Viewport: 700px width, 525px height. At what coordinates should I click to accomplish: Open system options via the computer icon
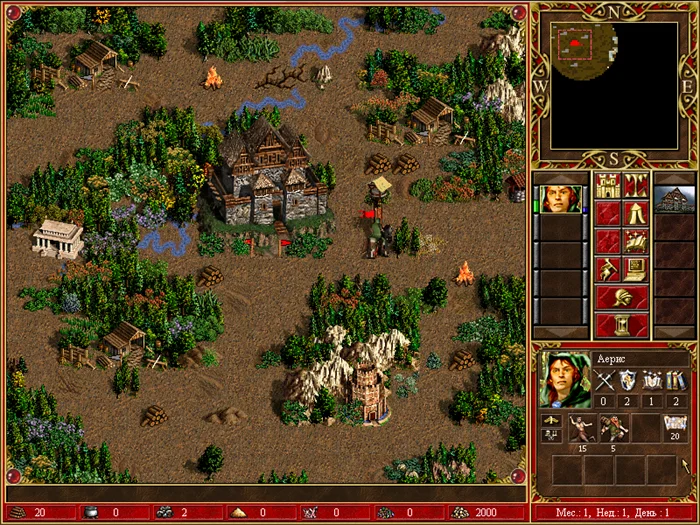point(637,269)
